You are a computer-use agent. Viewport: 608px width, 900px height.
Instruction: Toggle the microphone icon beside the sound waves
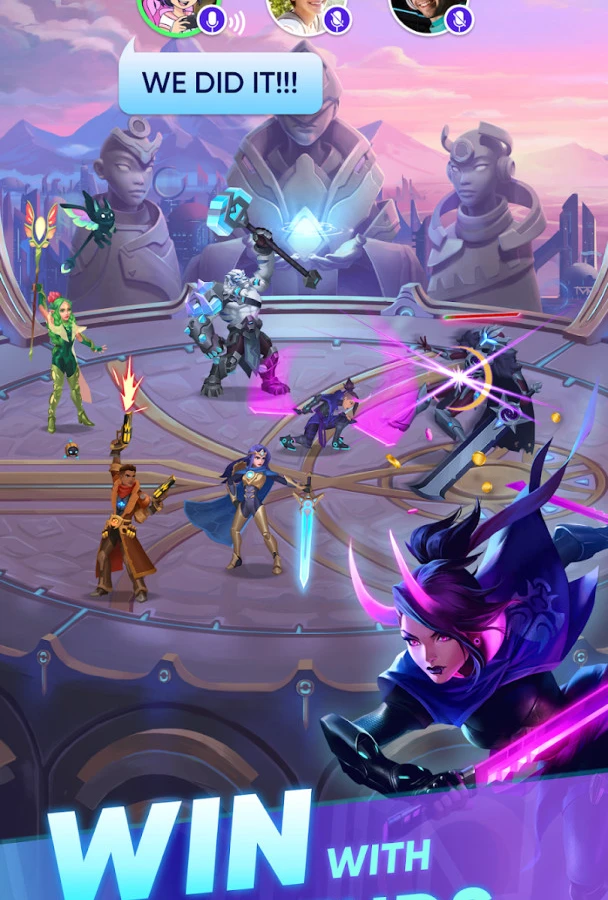(x=211, y=19)
